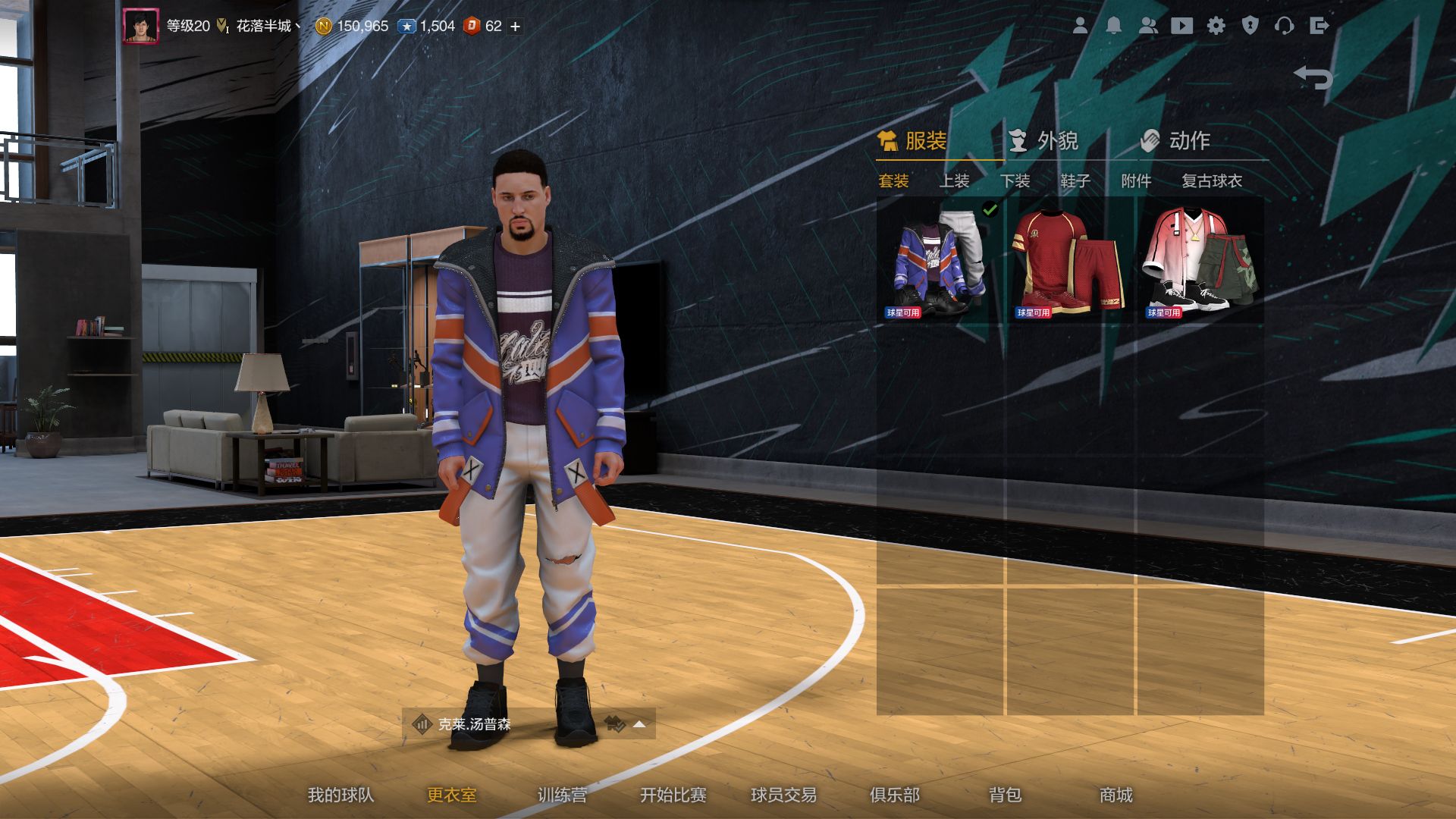Click the friends icon in top bar
This screenshot has width=1456, height=819.
pos(1150,26)
